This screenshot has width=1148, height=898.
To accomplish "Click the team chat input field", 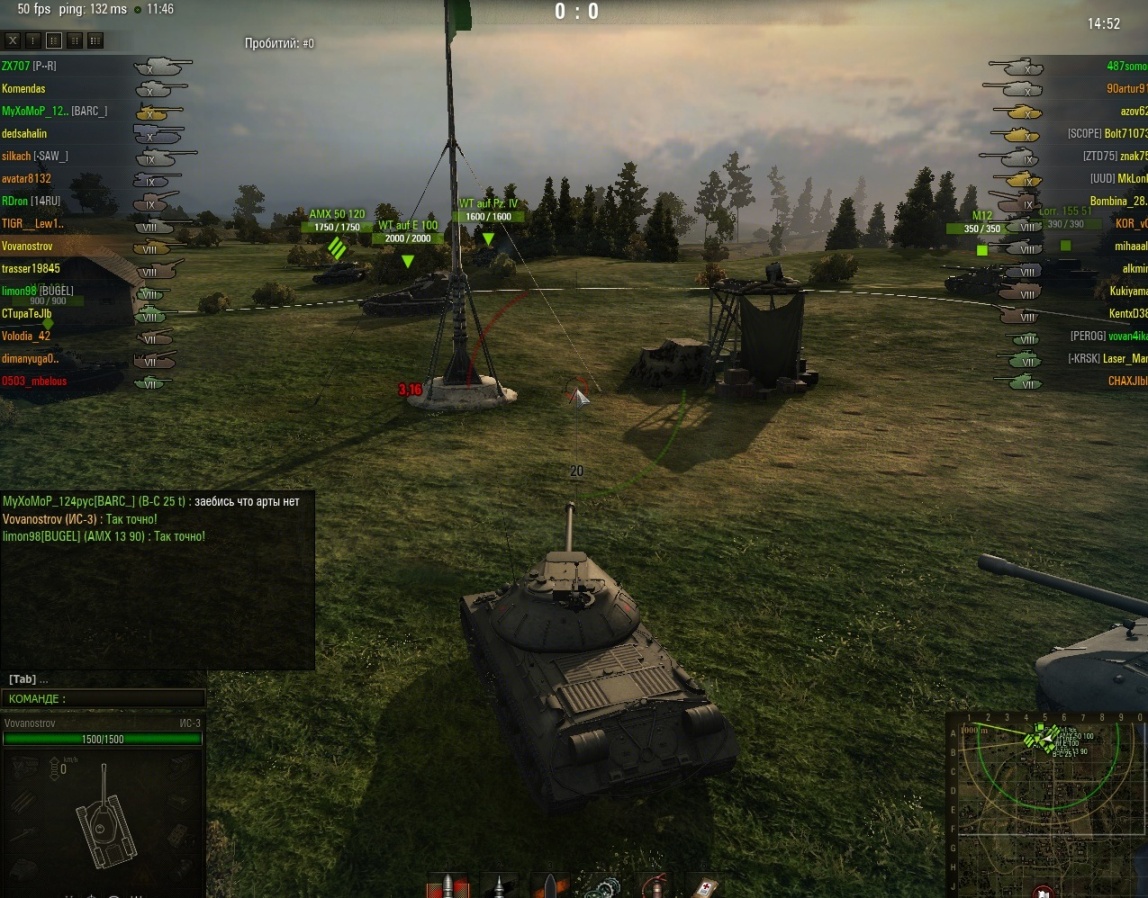I will pyautogui.click(x=104, y=699).
